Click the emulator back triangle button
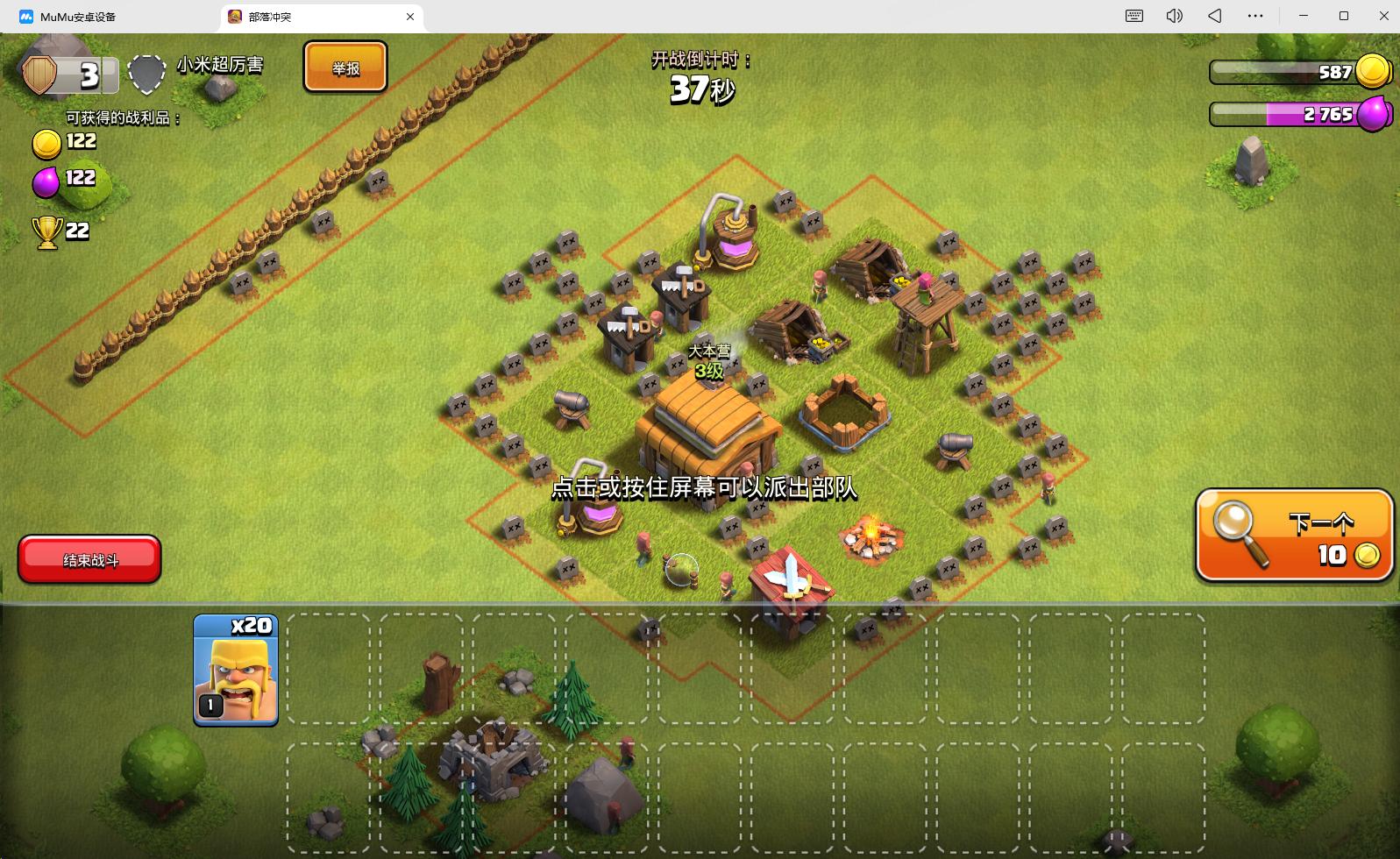1400x859 pixels. [1215, 17]
